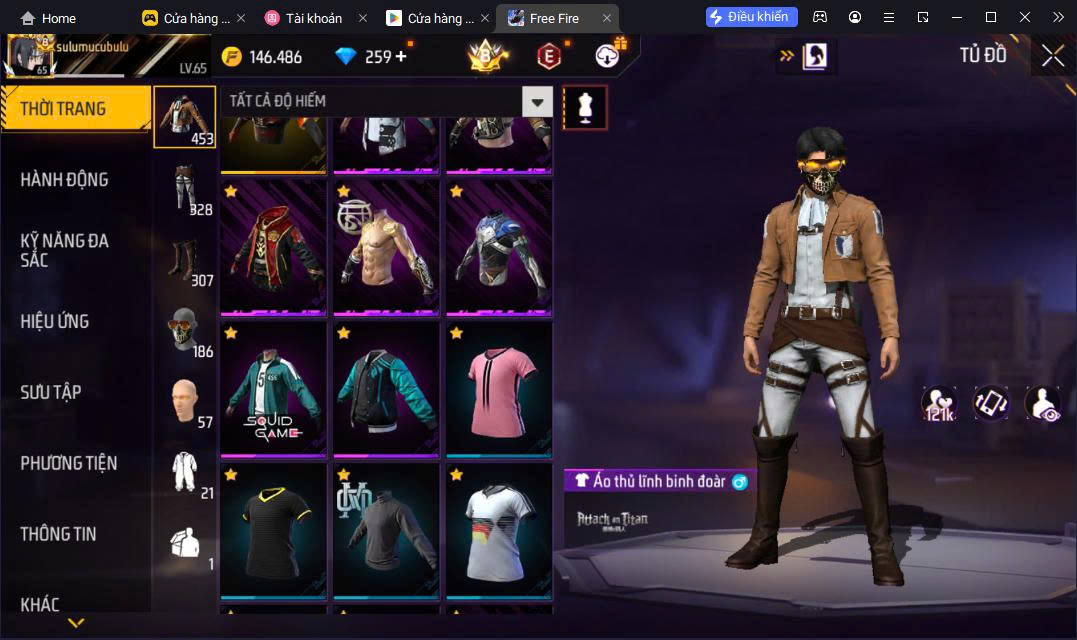
Task: Switch to the Tài khoản window tab
Action: (312, 18)
